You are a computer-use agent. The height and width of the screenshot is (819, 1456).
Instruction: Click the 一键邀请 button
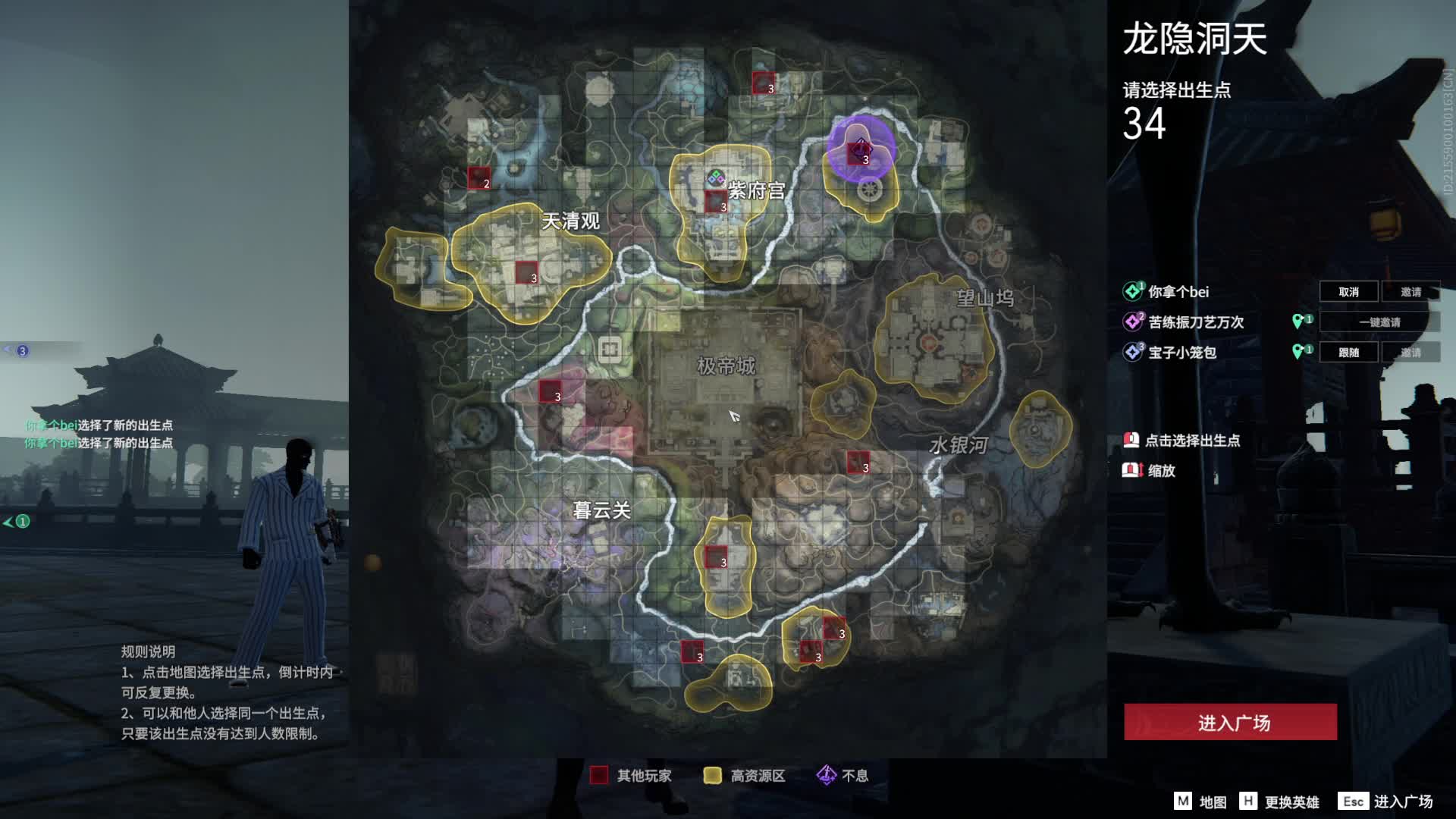[x=1379, y=322]
